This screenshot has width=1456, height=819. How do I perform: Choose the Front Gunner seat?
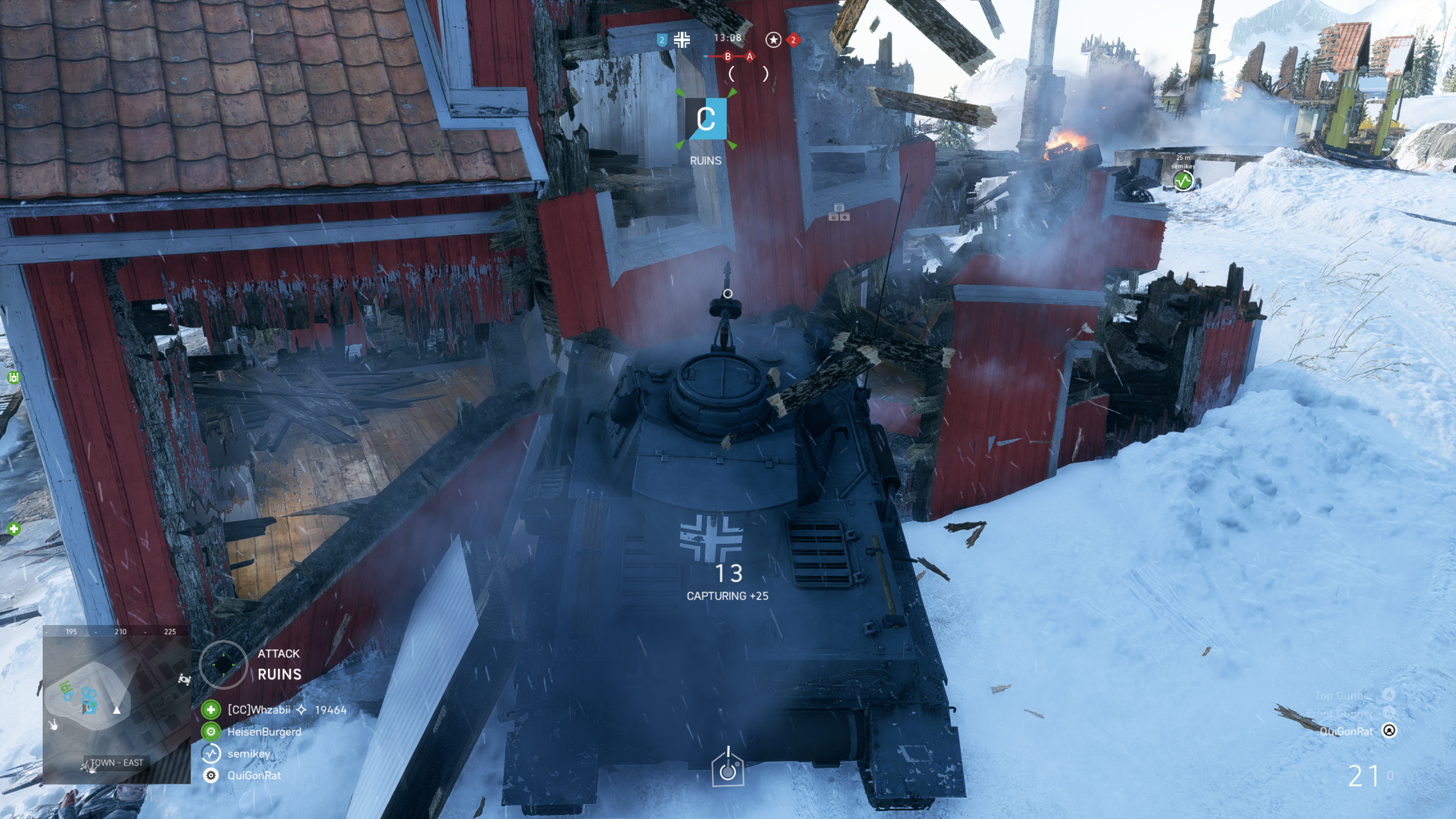pos(1389,713)
